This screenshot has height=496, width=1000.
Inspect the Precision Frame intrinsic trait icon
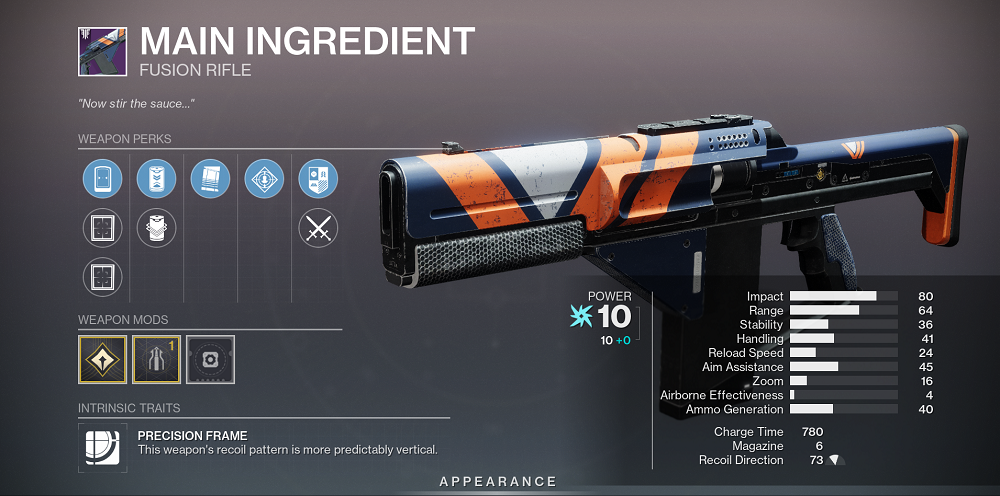(x=102, y=448)
